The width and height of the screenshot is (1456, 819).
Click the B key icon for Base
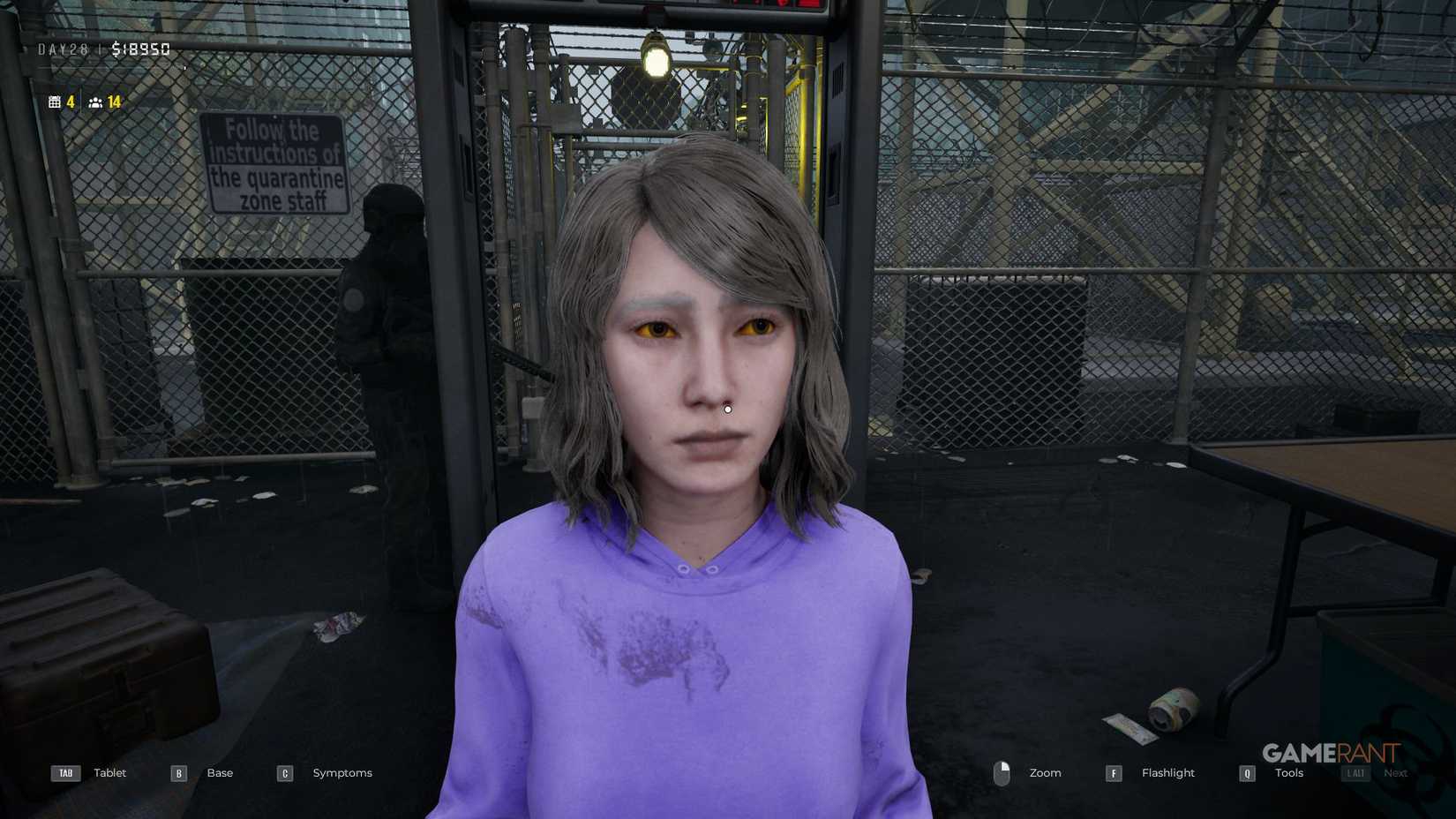coord(177,772)
